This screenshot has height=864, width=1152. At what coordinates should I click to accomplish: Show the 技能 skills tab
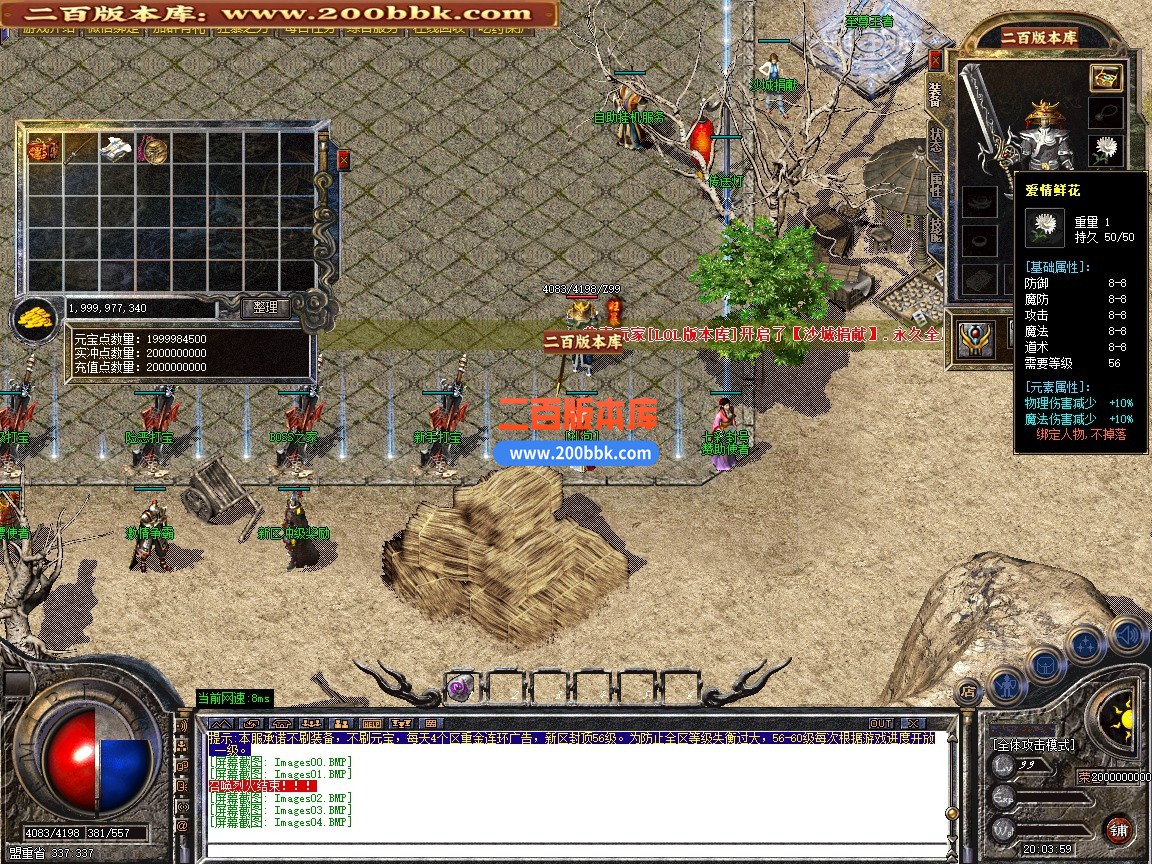[936, 232]
